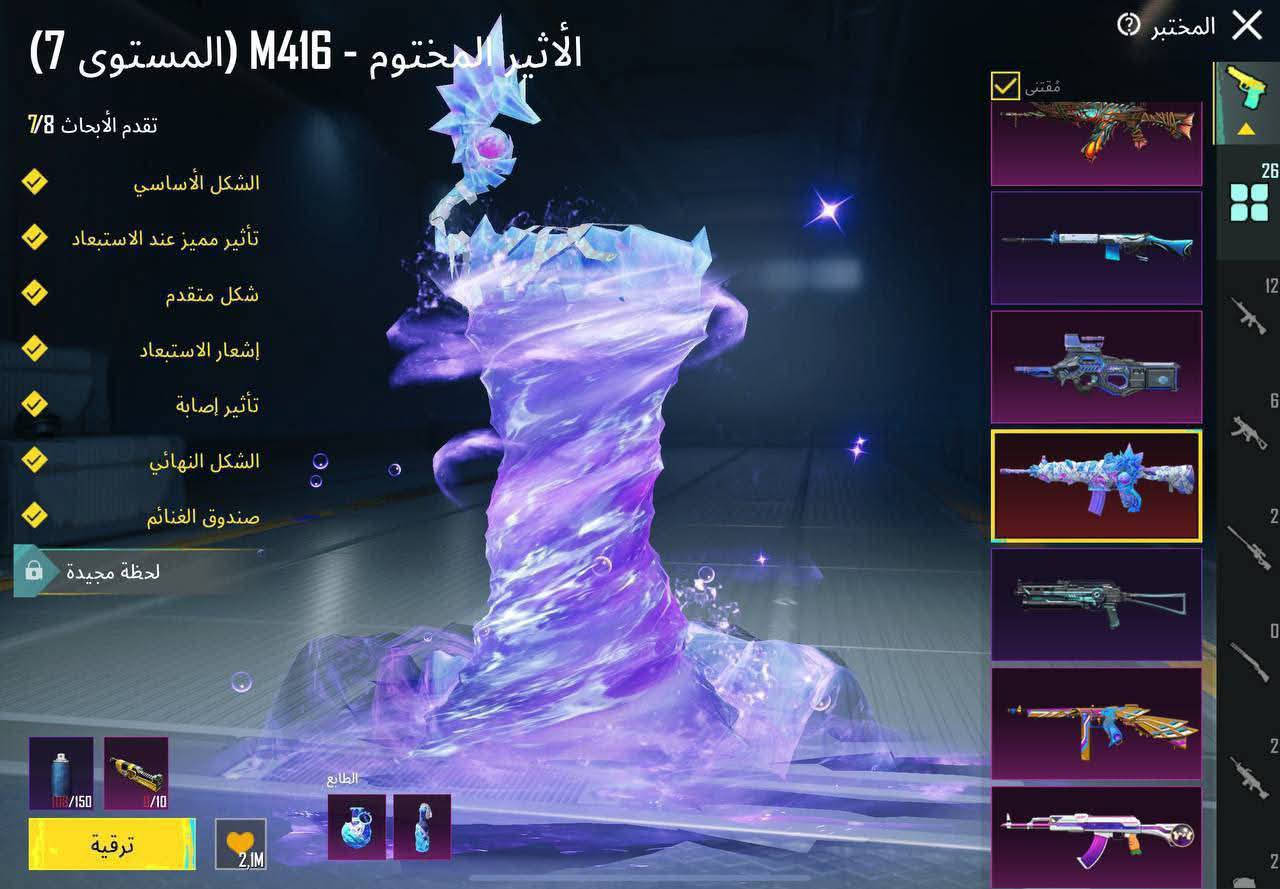Image resolution: width=1280 pixels, height=889 pixels.
Task: Click the completed الشكل الأساسي research checkmark
Action: click(x=35, y=182)
